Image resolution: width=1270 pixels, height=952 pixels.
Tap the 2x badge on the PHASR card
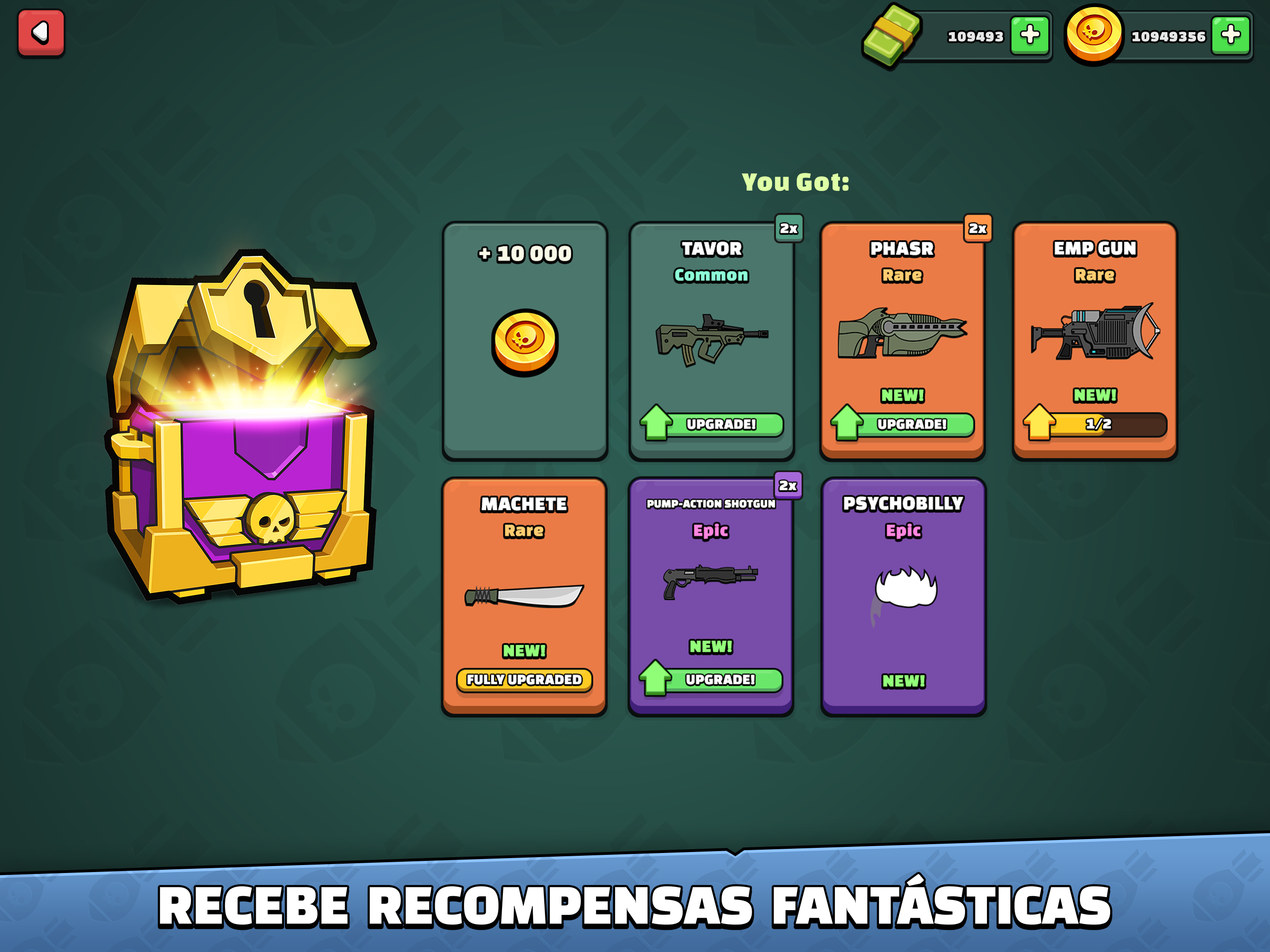[x=978, y=229]
